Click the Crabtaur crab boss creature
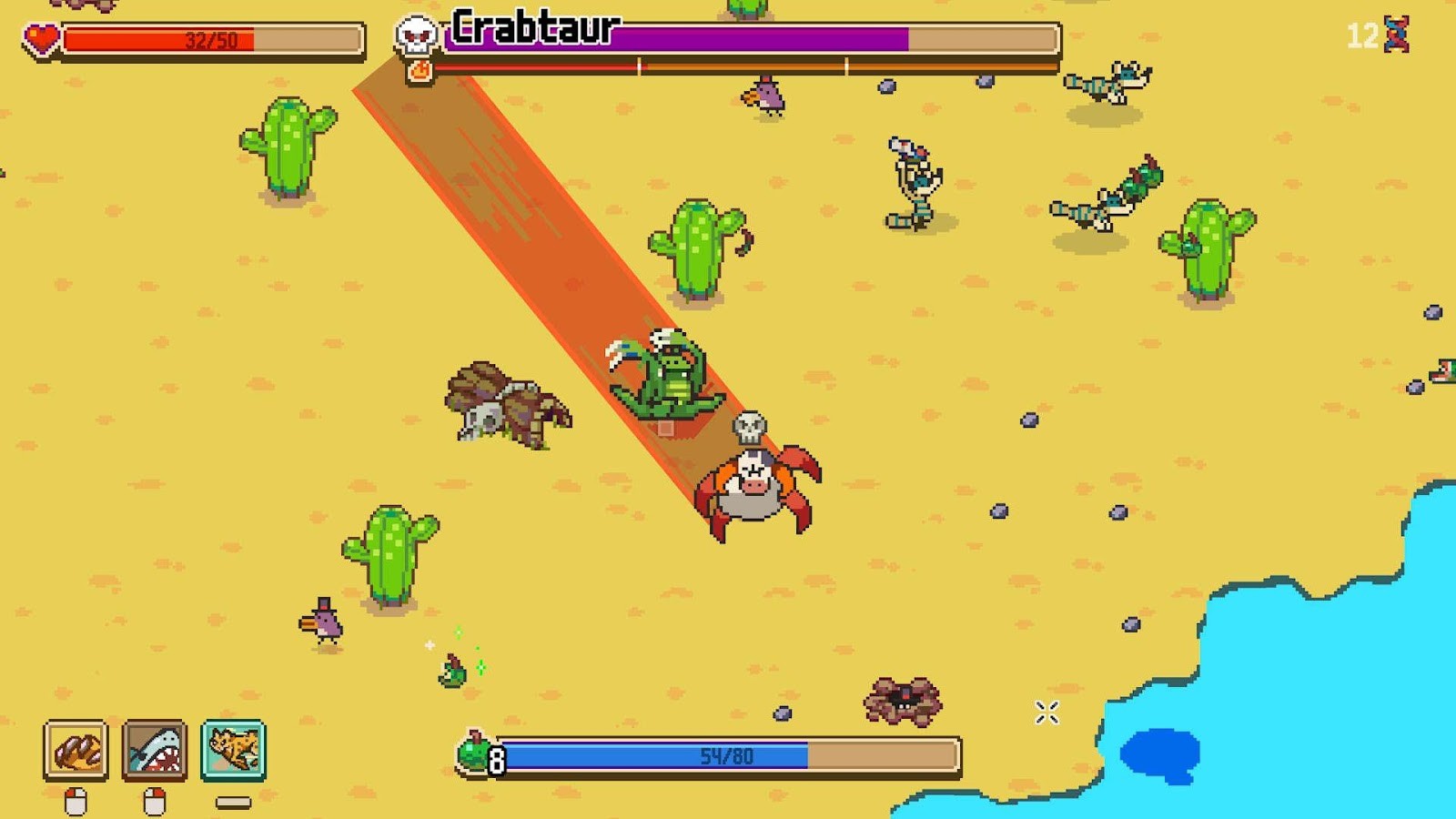This screenshot has height=819, width=1456. tap(755, 487)
